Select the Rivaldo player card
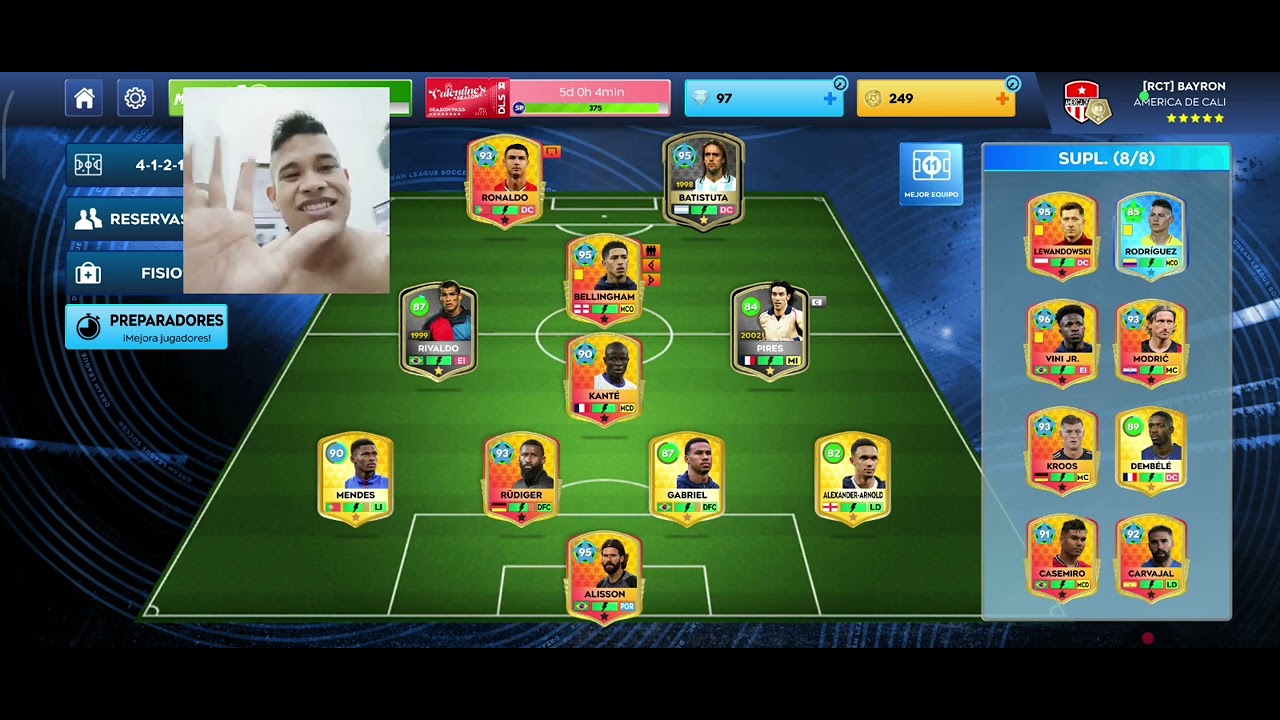1280x720 pixels. (x=438, y=330)
